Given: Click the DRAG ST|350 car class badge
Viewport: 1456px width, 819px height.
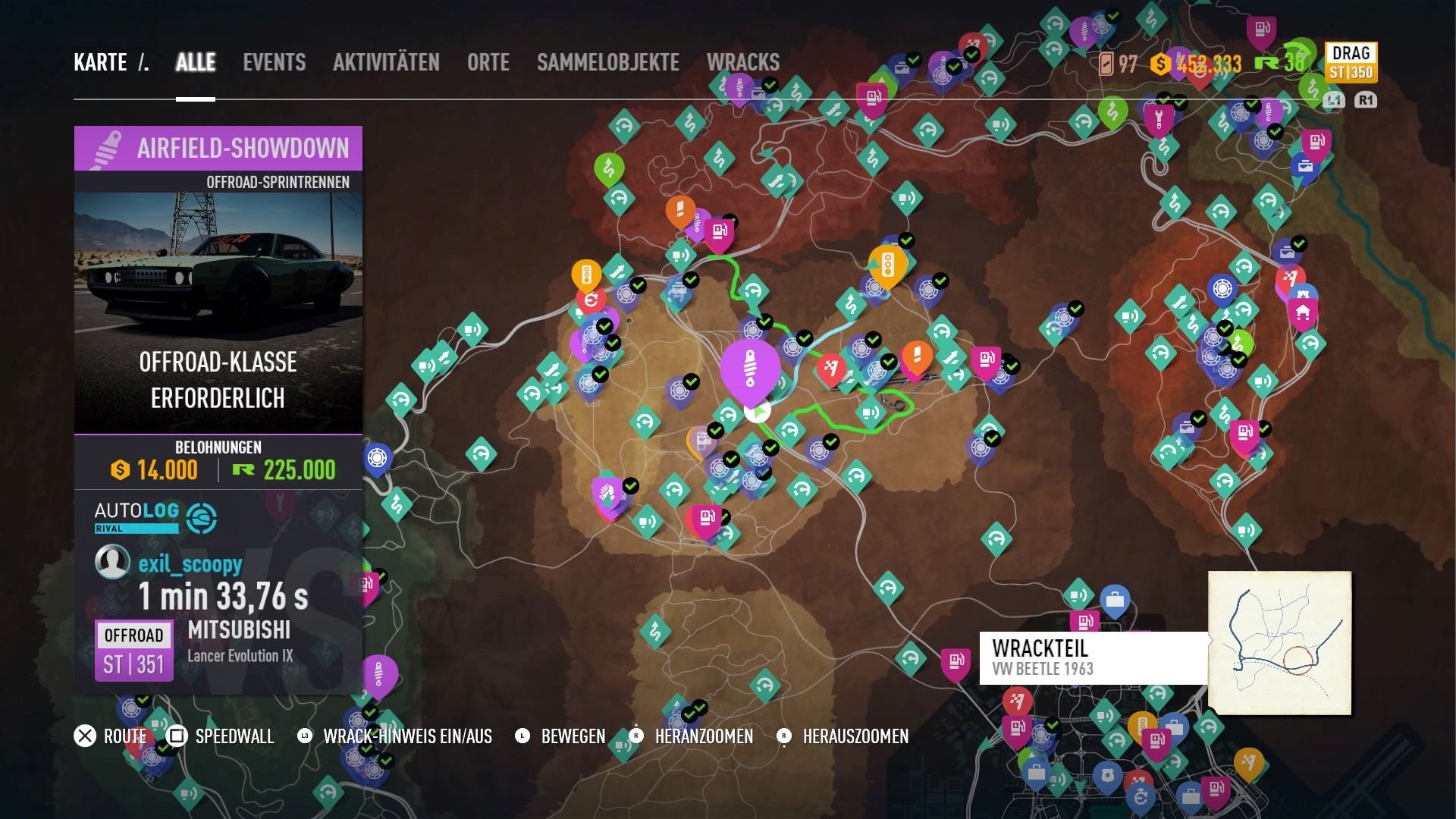Looking at the screenshot, I should tap(1352, 62).
